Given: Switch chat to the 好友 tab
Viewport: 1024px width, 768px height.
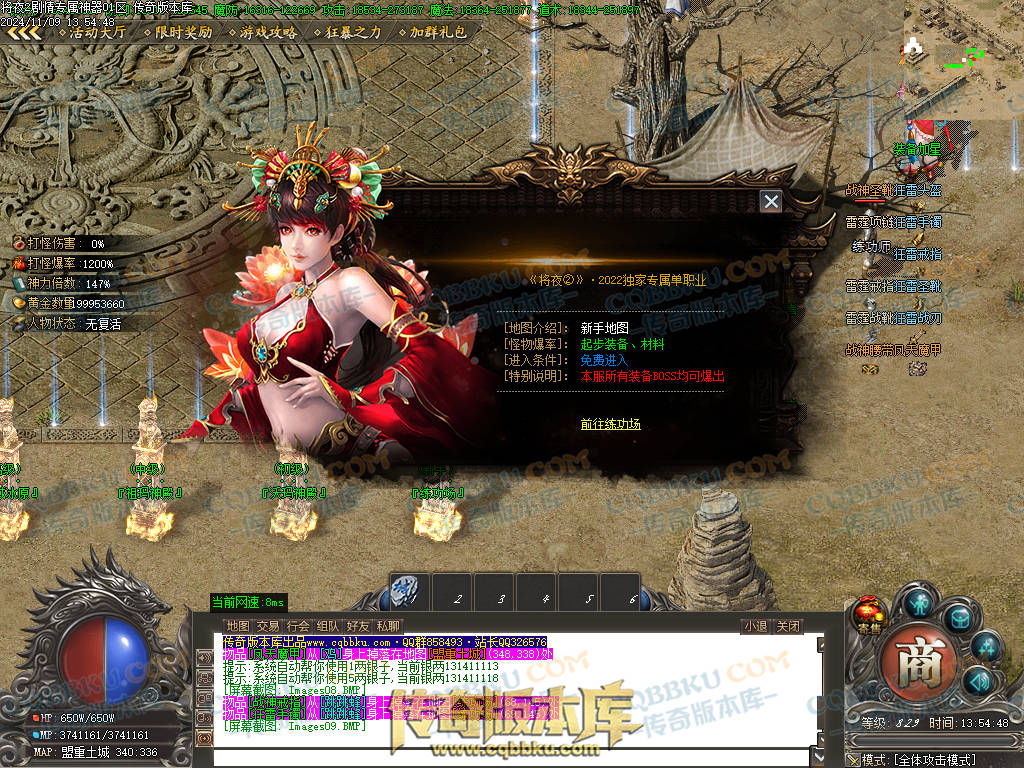Looking at the screenshot, I should tap(357, 626).
